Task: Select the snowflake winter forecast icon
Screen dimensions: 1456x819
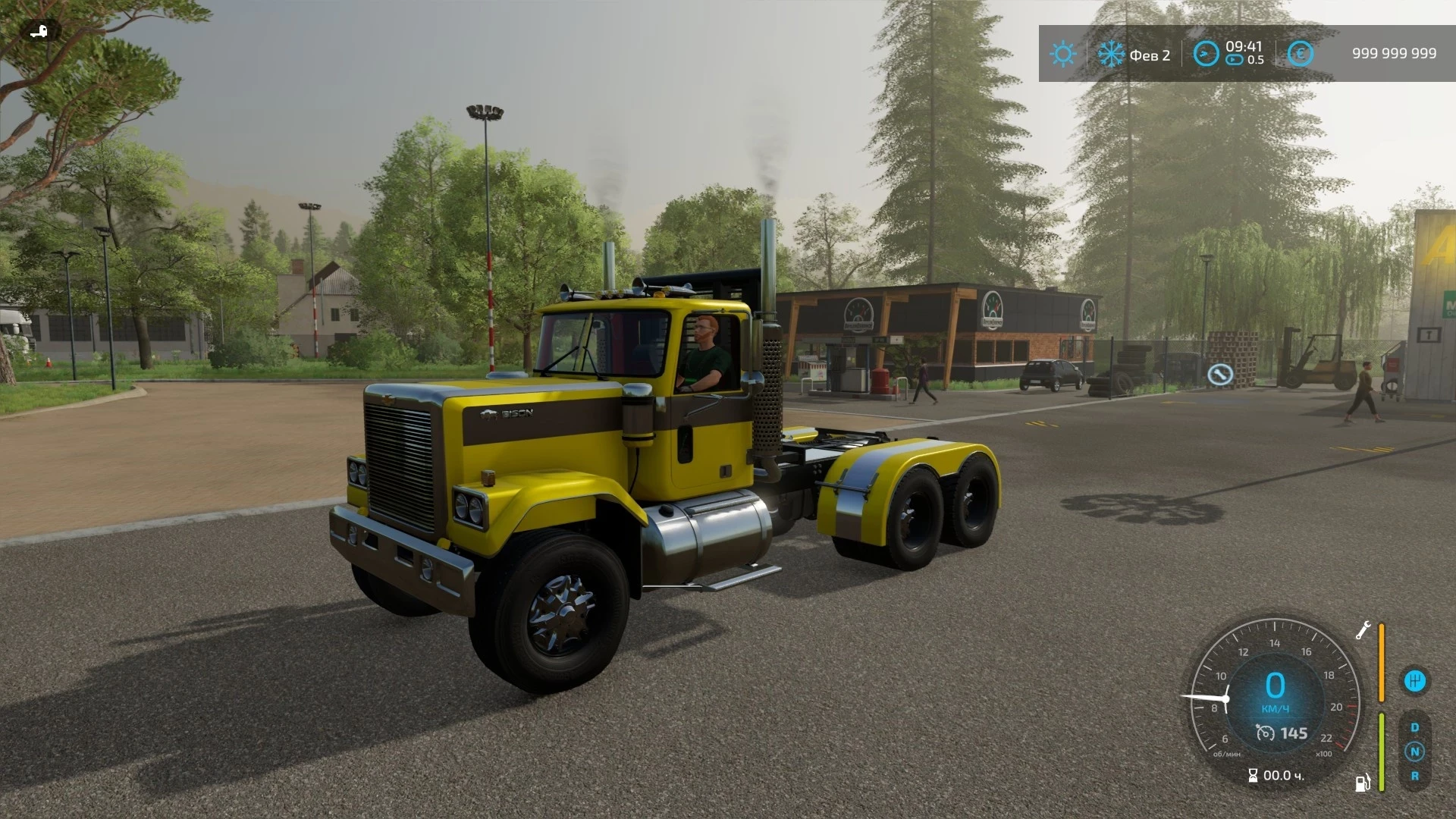Action: (1111, 53)
